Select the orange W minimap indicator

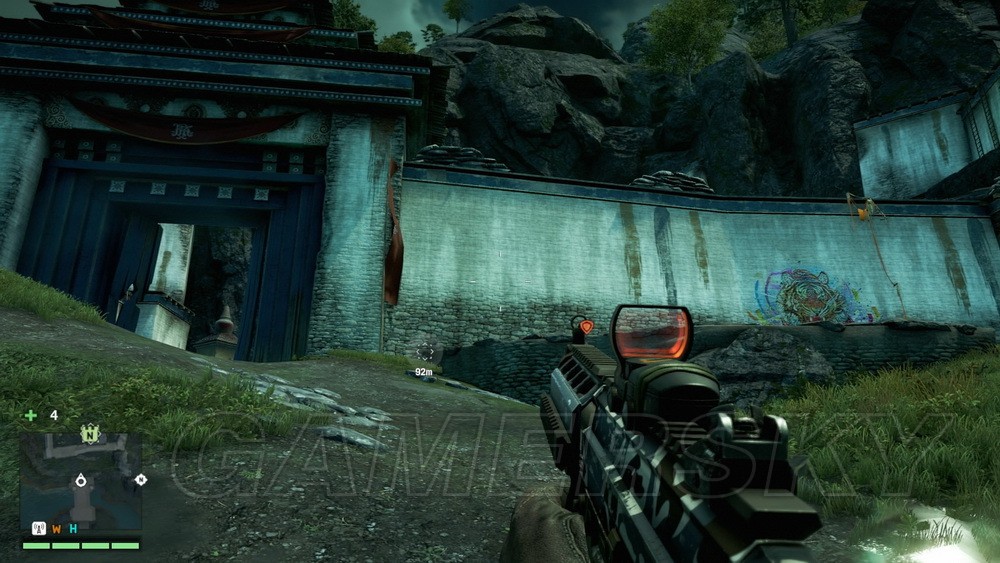[57, 529]
